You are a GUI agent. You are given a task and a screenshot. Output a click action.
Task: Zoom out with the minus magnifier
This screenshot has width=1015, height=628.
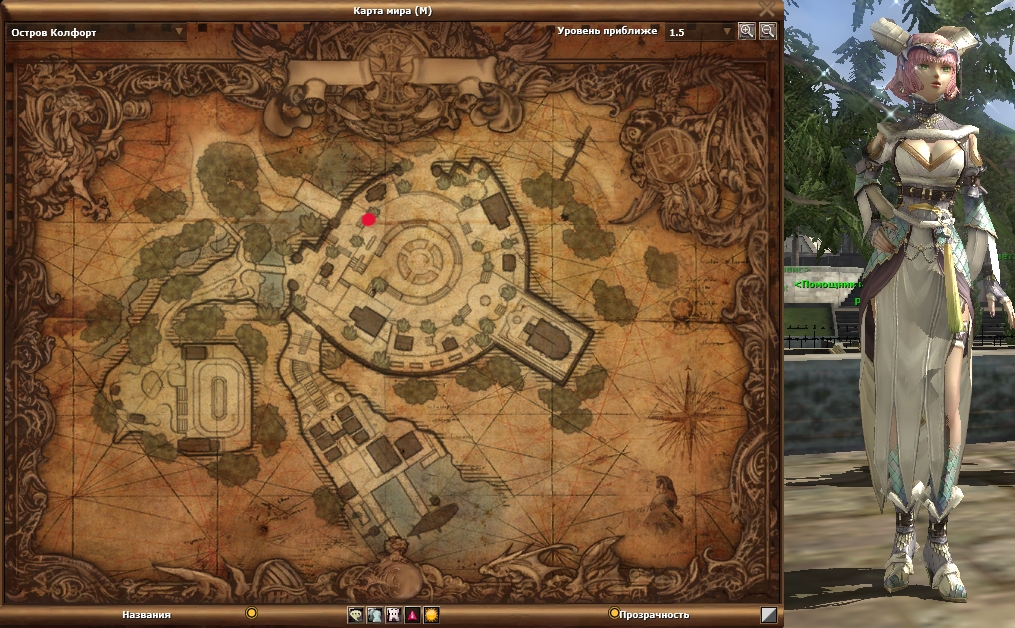point(767,31)
